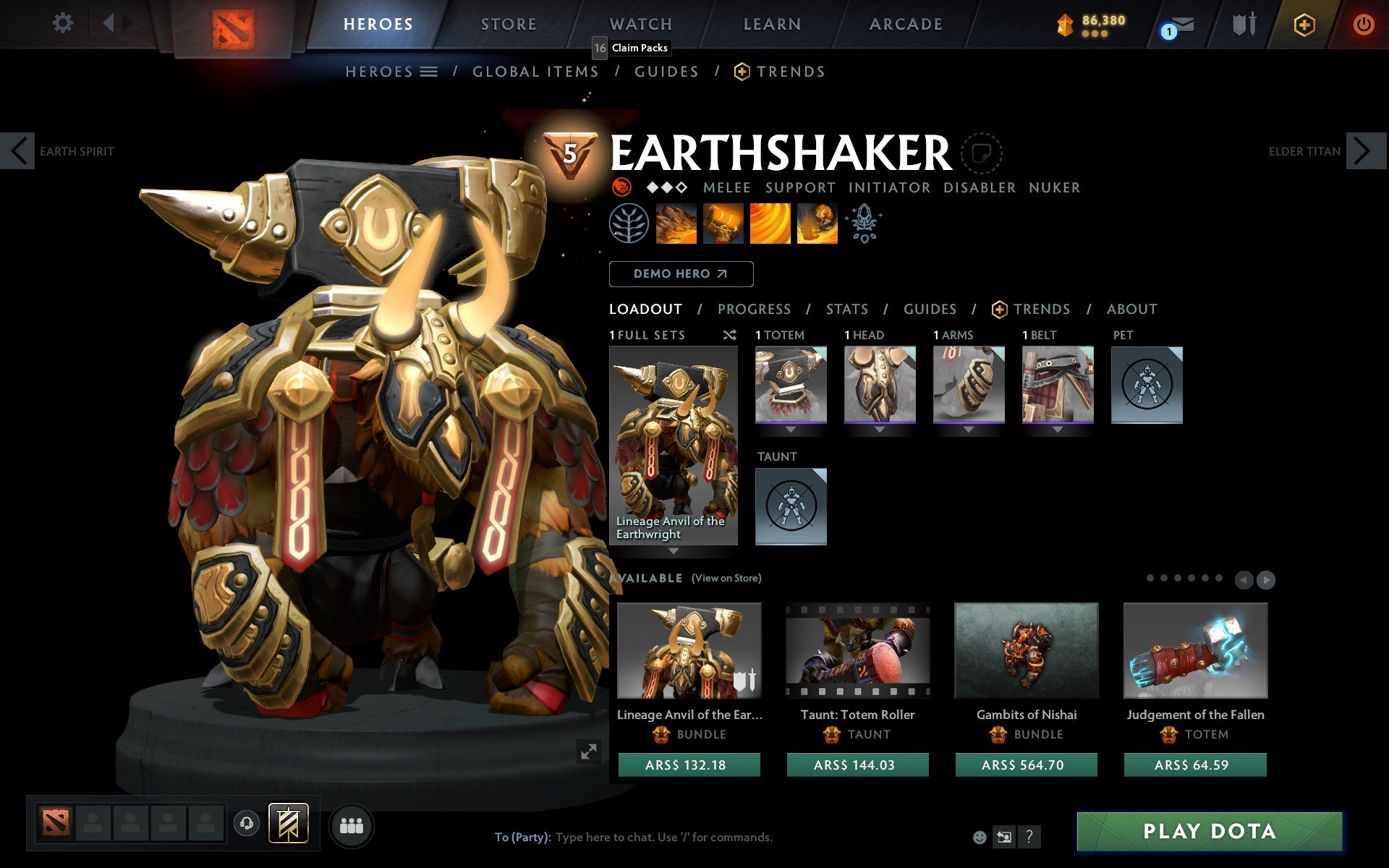Image resolution: width=1389 pixels, height=868 pixels.
Task: Open the Armory shield-and-sword icon
Action: (1243, 23)
